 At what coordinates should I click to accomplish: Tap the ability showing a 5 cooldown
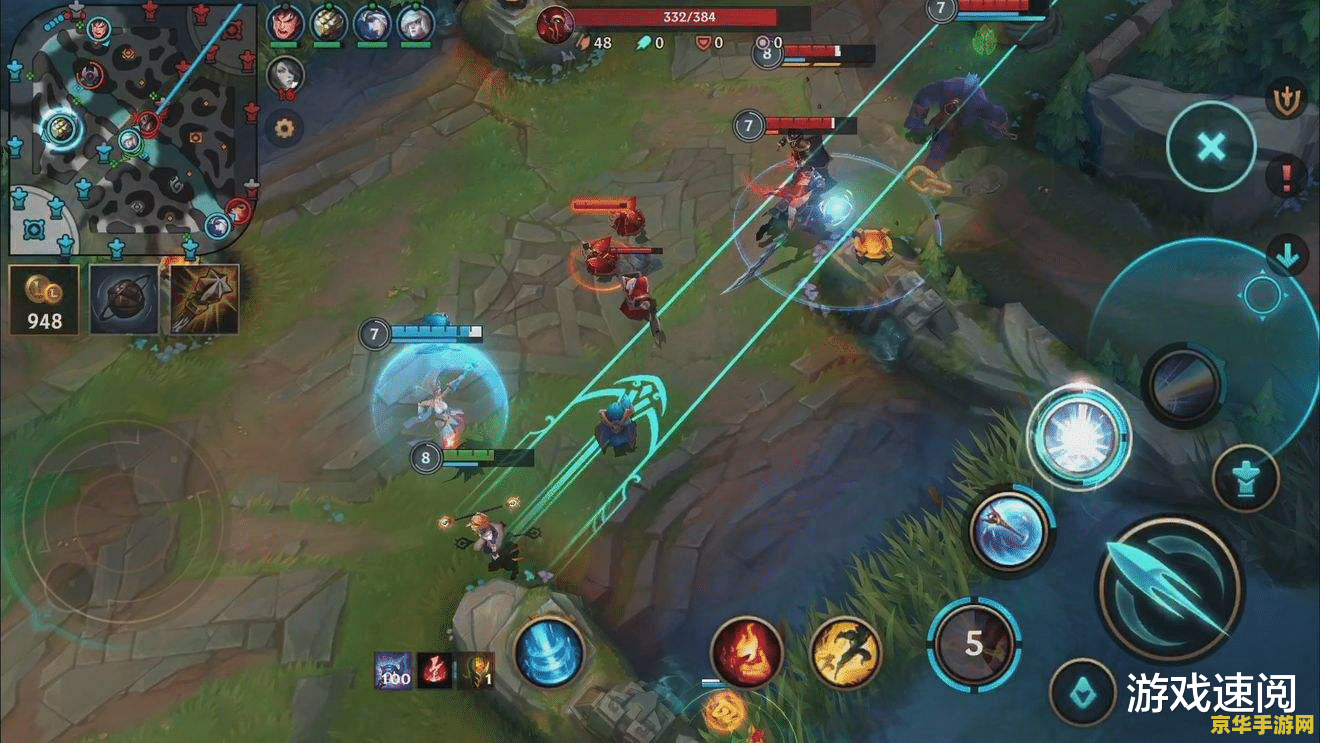974,643
